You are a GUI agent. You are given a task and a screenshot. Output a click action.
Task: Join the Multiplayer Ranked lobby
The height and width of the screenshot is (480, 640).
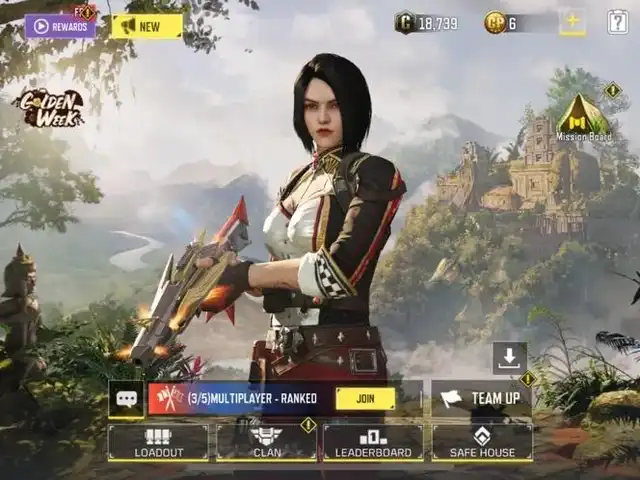click(x=365, y=398)
